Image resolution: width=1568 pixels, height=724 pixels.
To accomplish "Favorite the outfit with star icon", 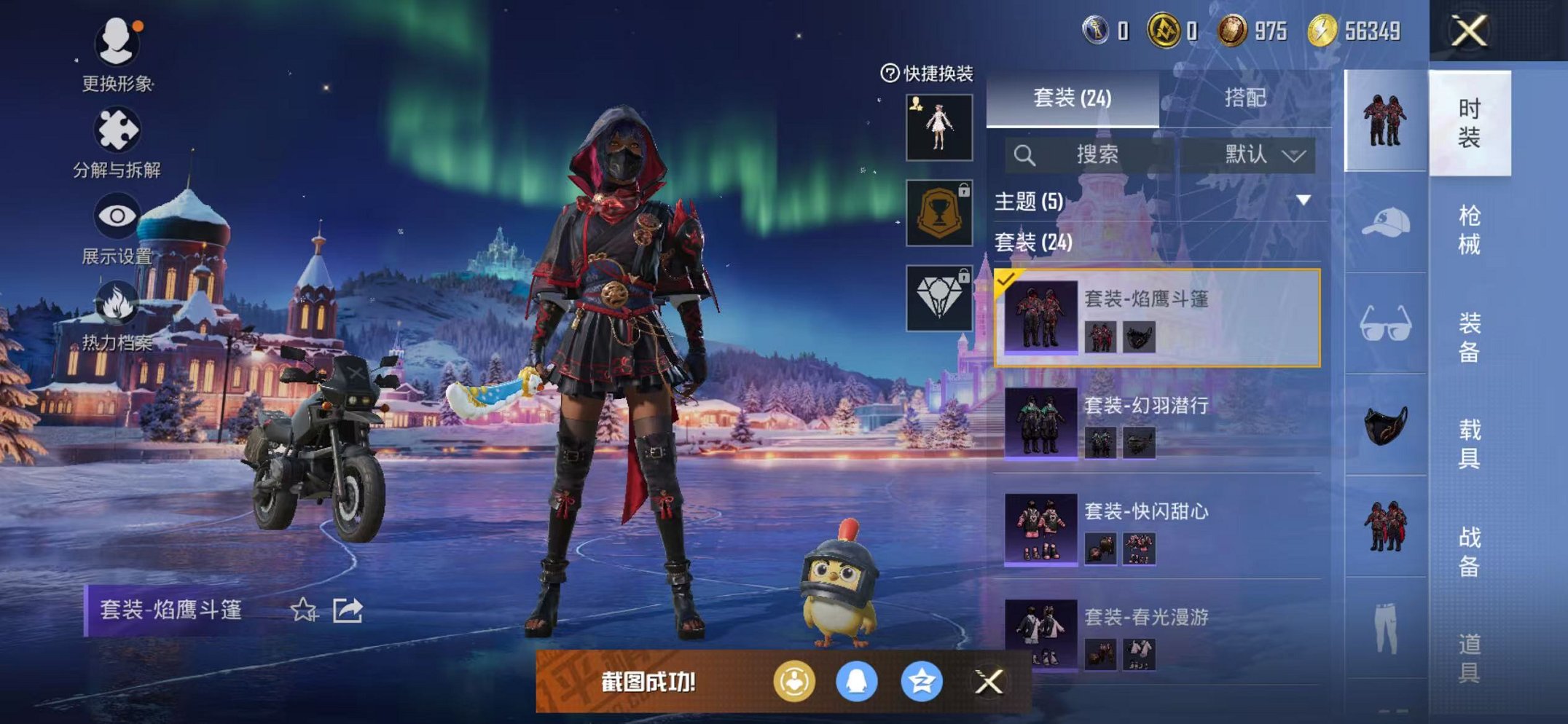I will point(303,610).
